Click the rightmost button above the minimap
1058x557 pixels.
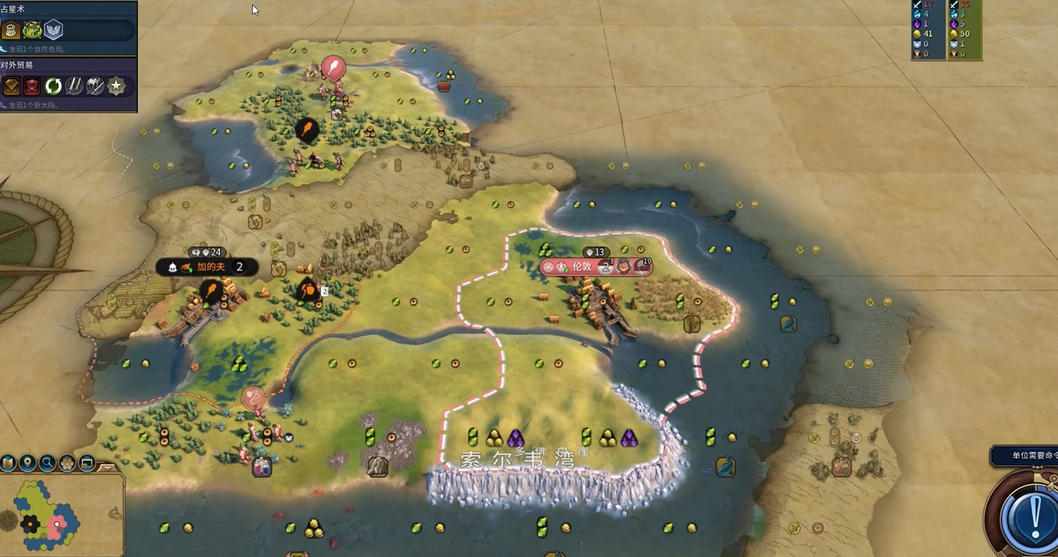[87, 463]
